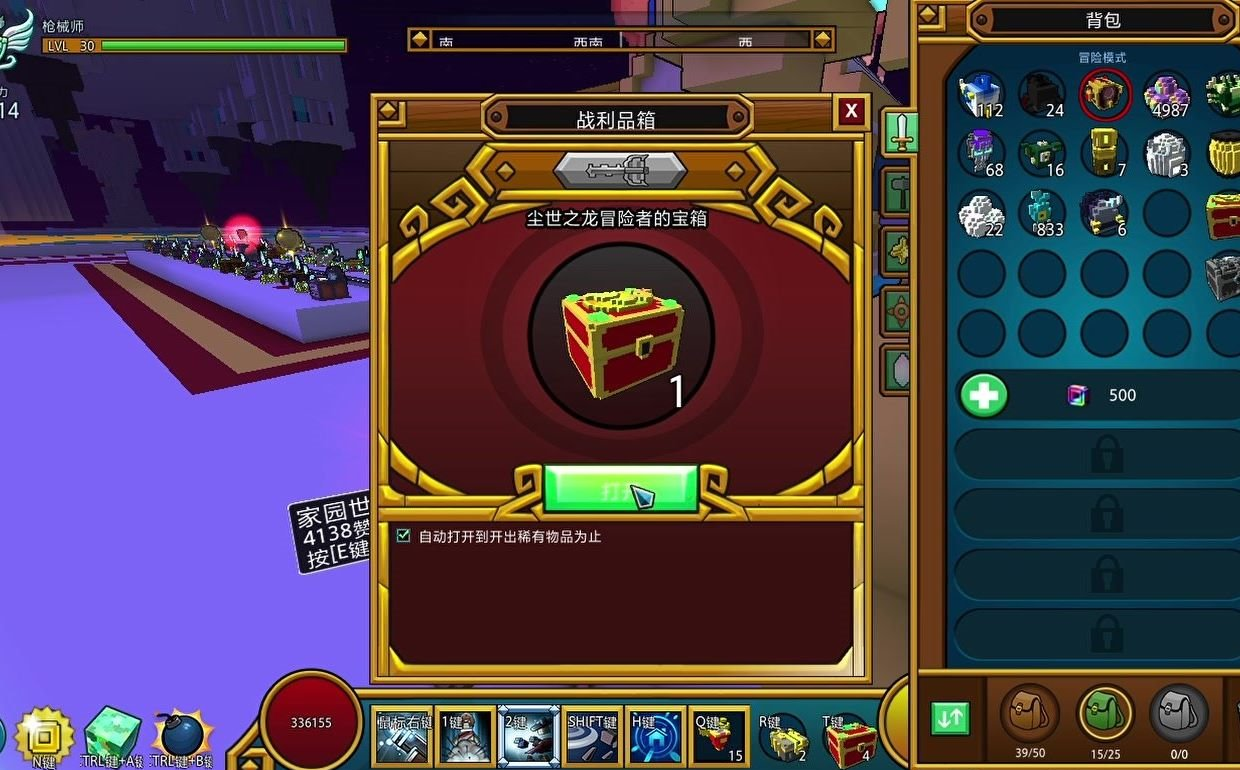The image size is (1240, 770).
Task: Use the T-key red chest hotbar item
Action: 848,741
